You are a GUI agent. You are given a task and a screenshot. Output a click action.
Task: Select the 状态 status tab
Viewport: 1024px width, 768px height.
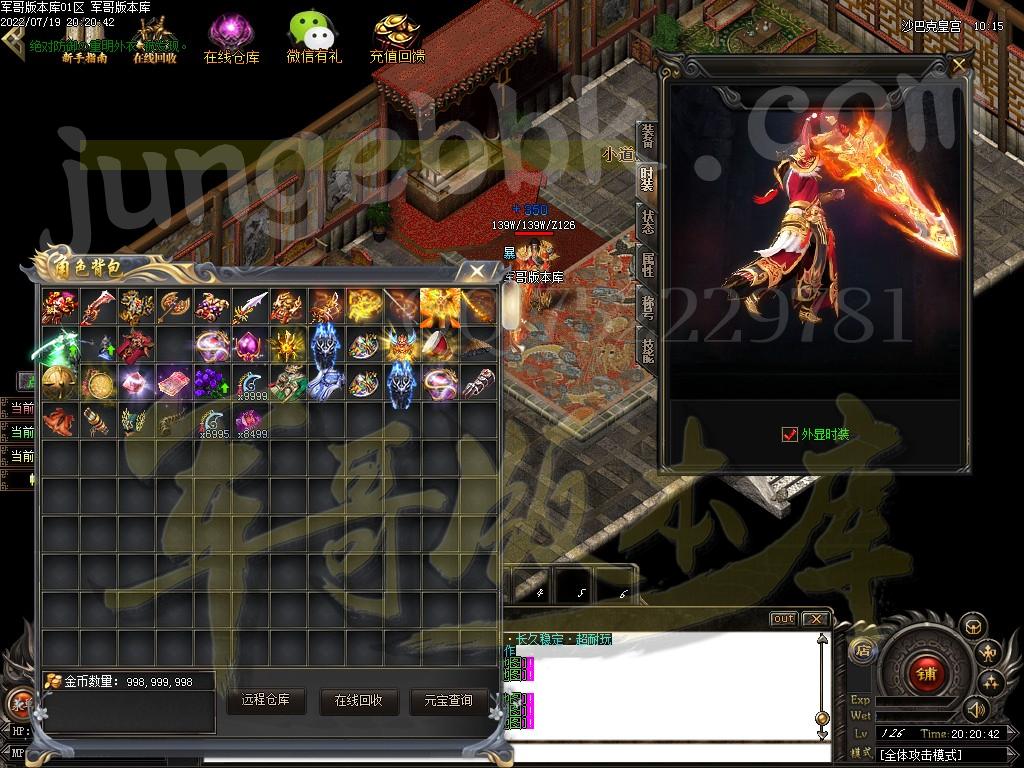coord(648,222)
